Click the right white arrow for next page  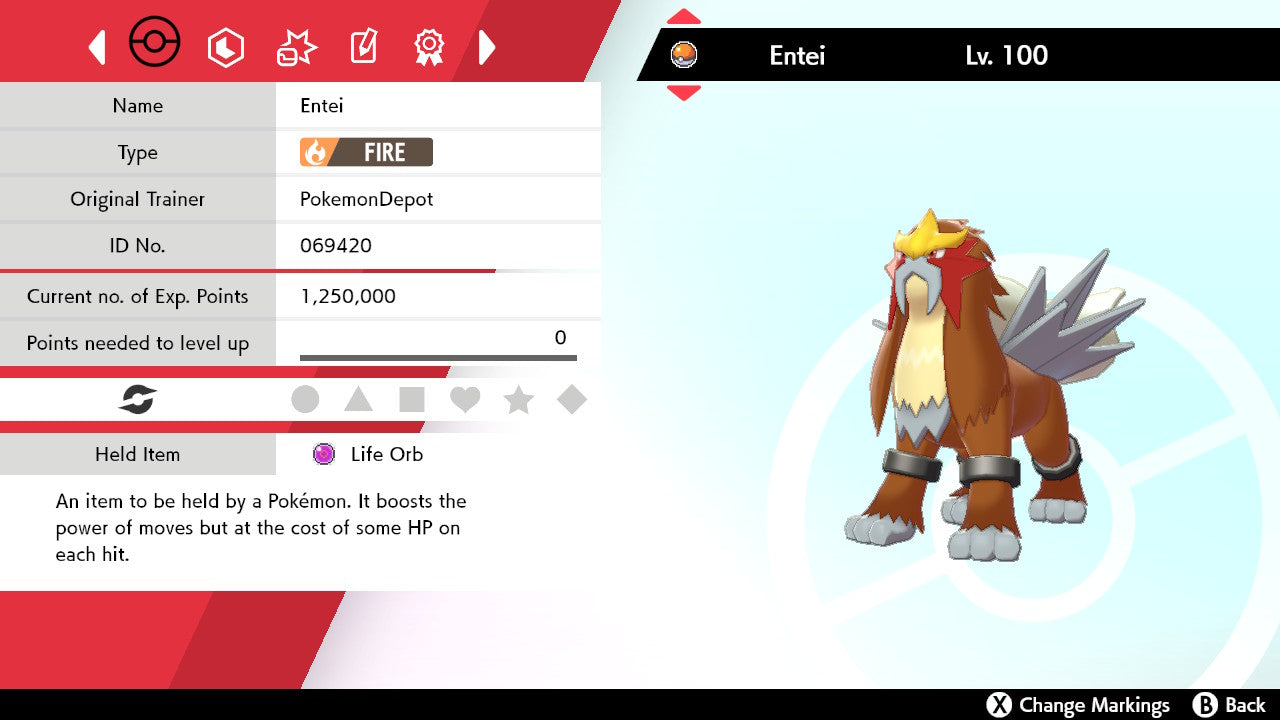pyautogui.click(x=487, y=47)
